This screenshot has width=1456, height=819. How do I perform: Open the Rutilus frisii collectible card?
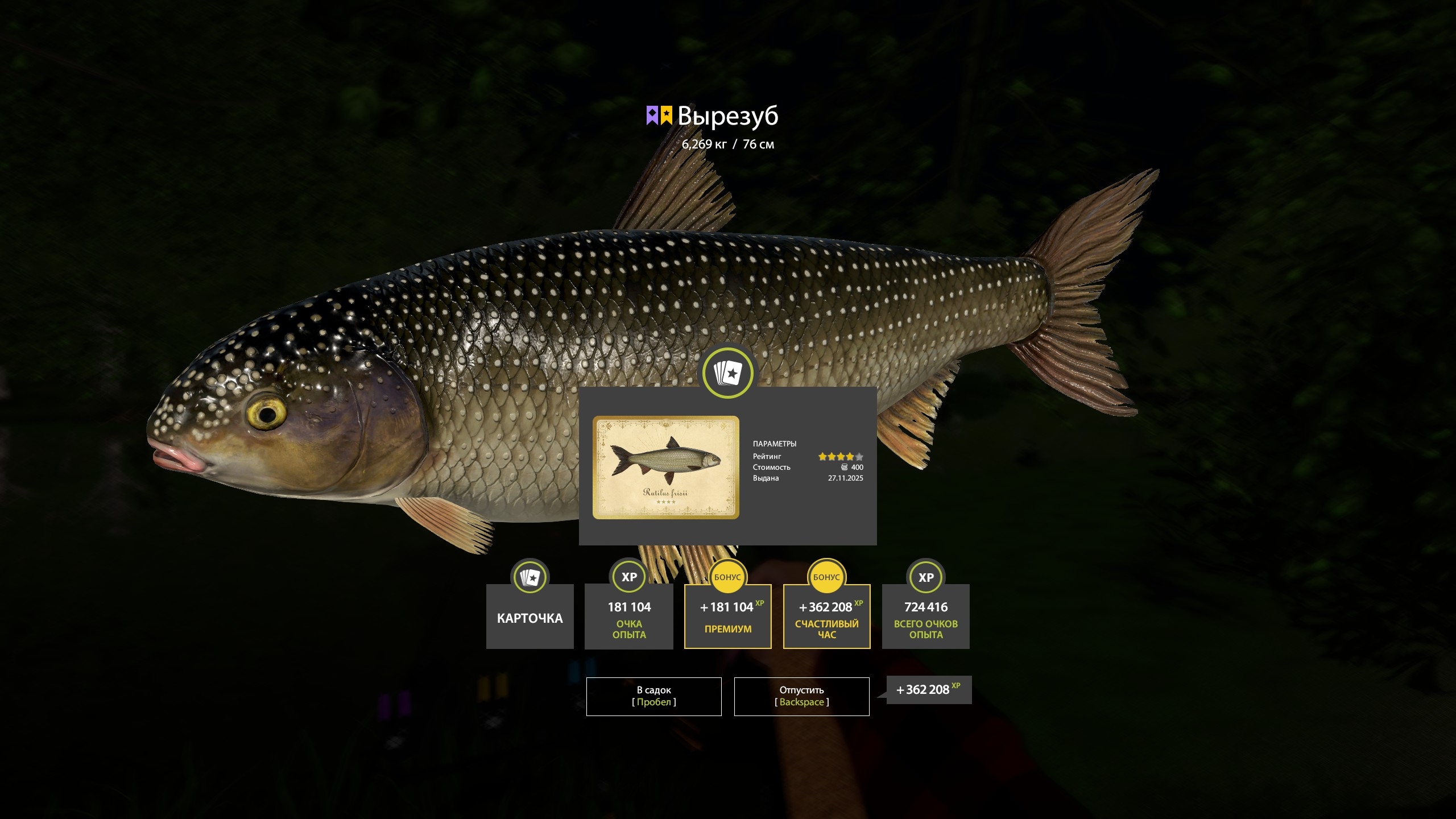pyautogui.click(x=665, y=467)
